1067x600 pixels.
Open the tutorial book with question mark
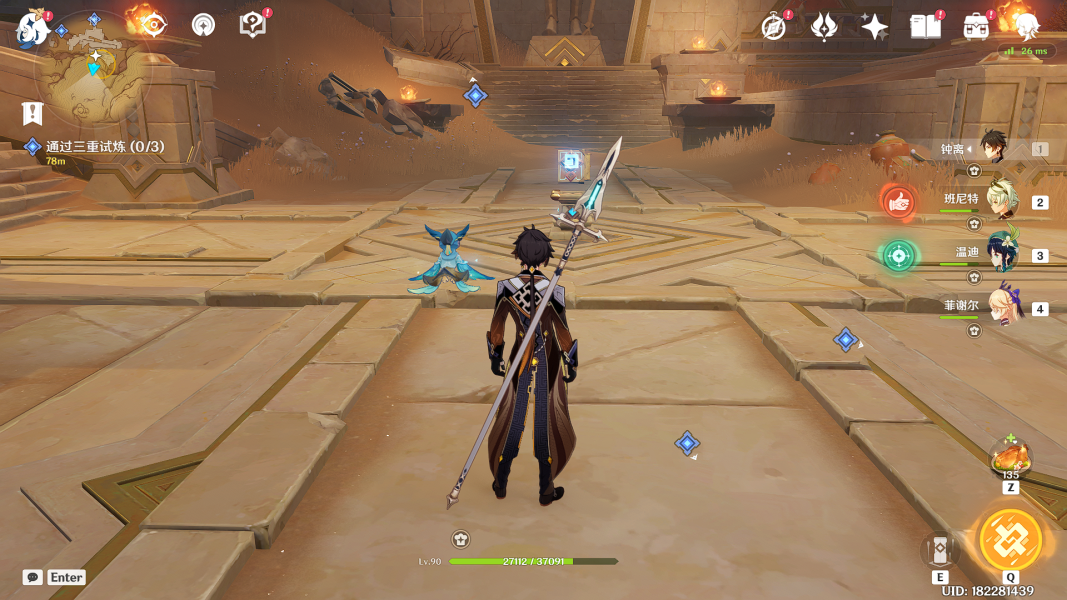253,25
